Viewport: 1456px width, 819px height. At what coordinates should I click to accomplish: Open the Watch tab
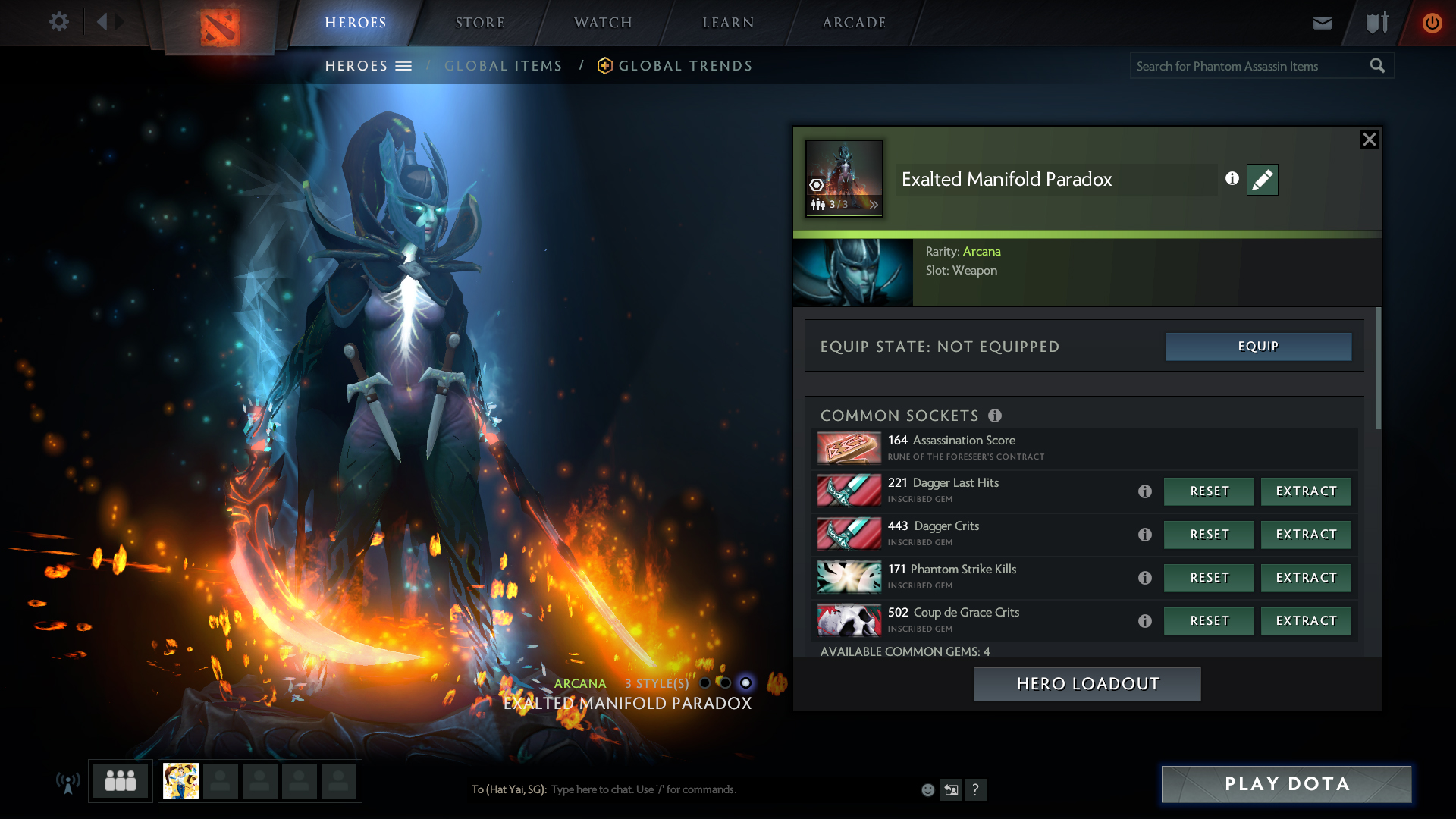(x=603, y=23)
